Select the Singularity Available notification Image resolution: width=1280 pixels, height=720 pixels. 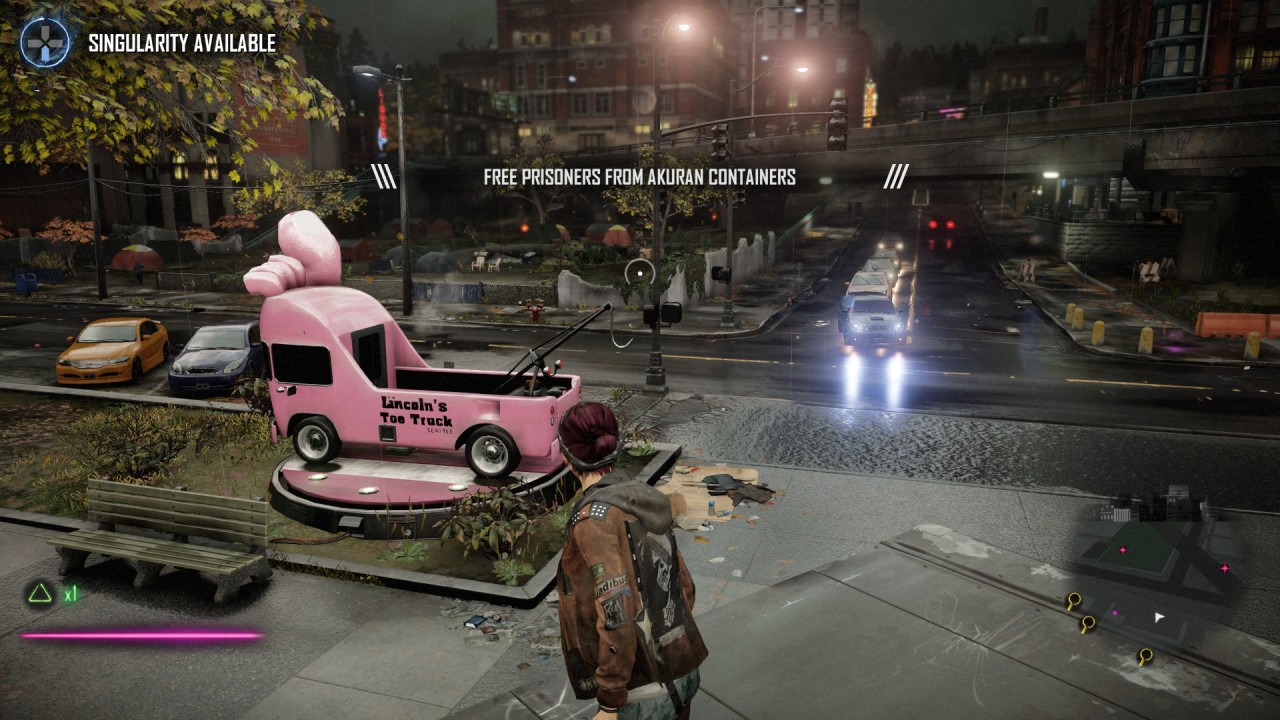(181, 43)
